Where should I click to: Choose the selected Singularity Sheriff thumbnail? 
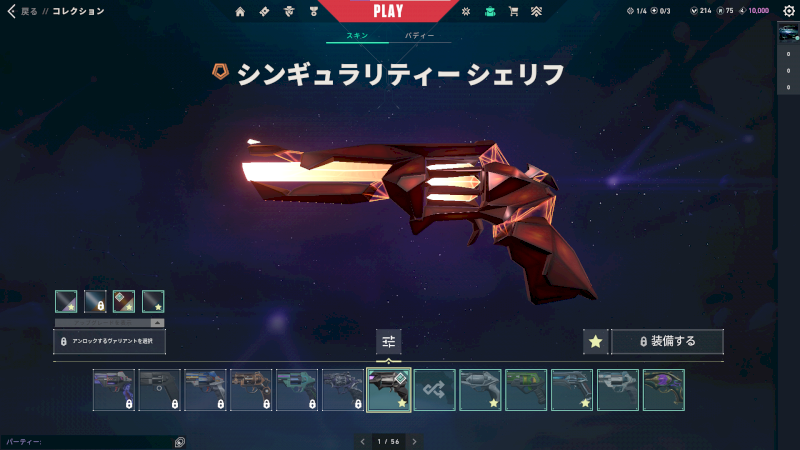388,390
